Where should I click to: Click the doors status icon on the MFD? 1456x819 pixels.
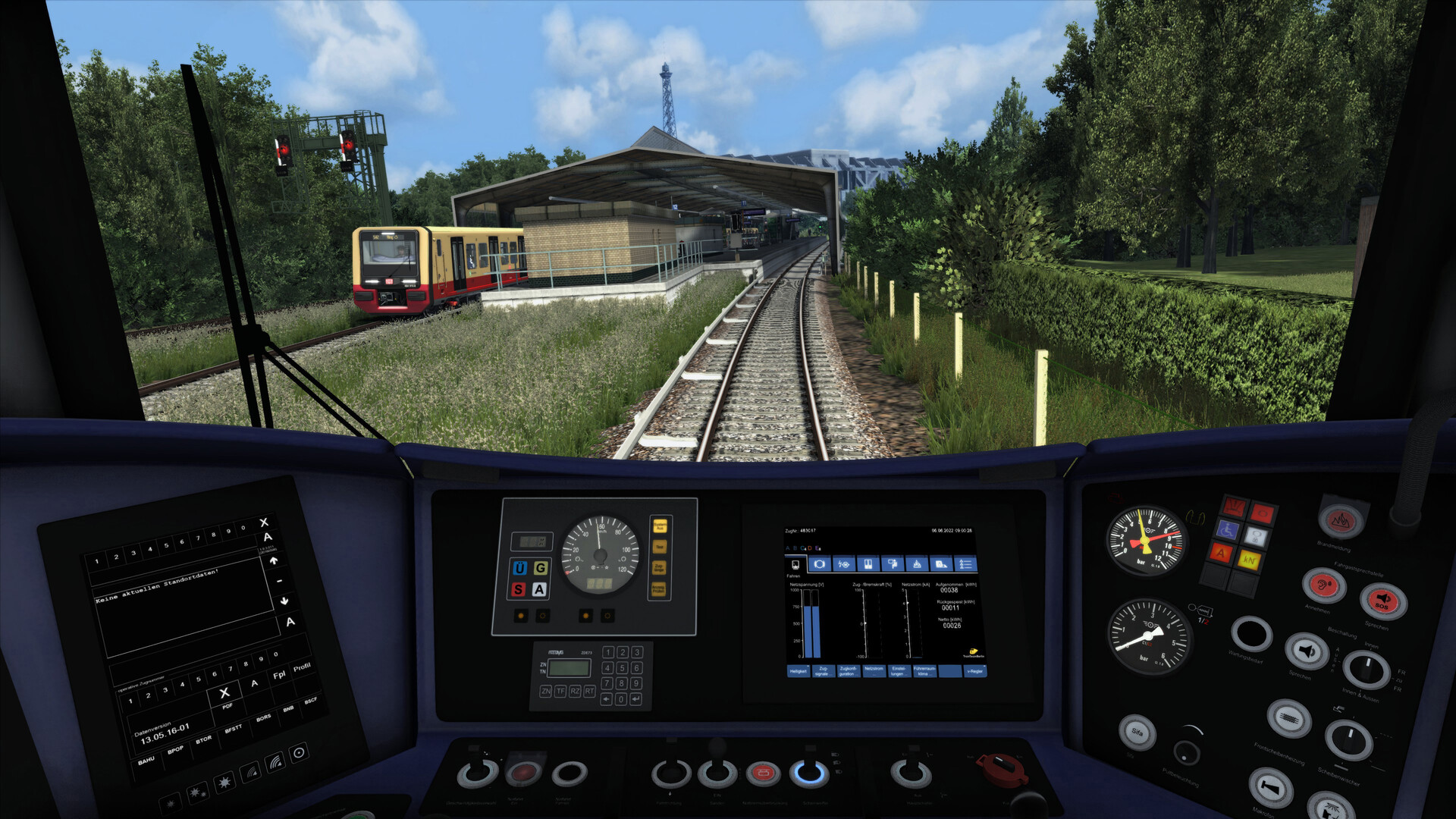coord(868,564)
